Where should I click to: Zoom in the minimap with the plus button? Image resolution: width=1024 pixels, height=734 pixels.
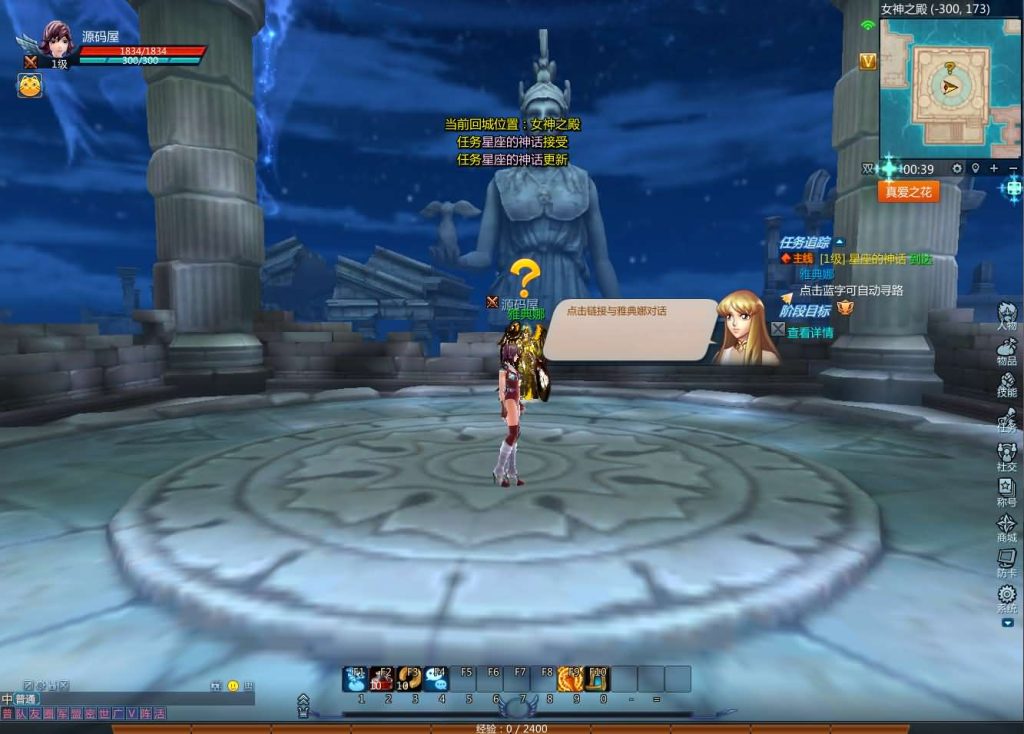[x=994, y=169]
